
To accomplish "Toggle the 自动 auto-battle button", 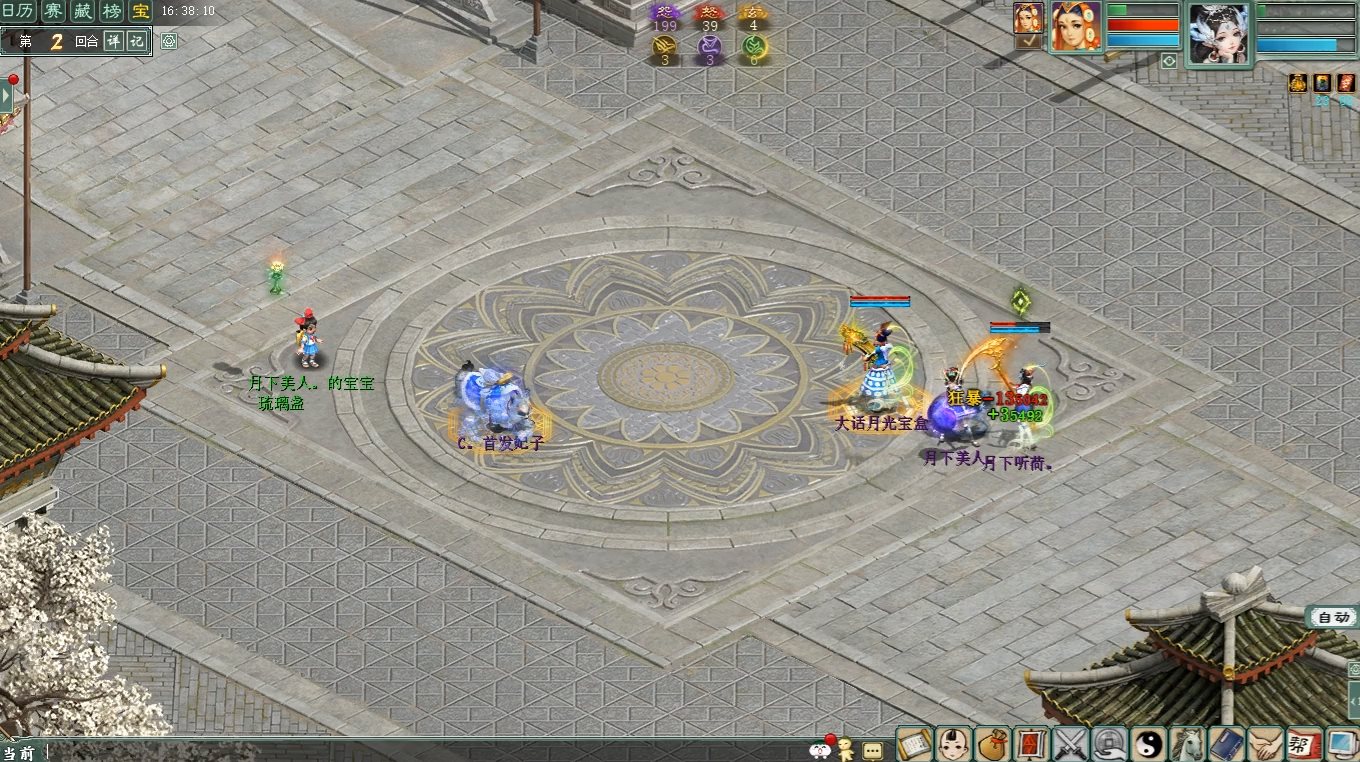I will pos(1332,617).
